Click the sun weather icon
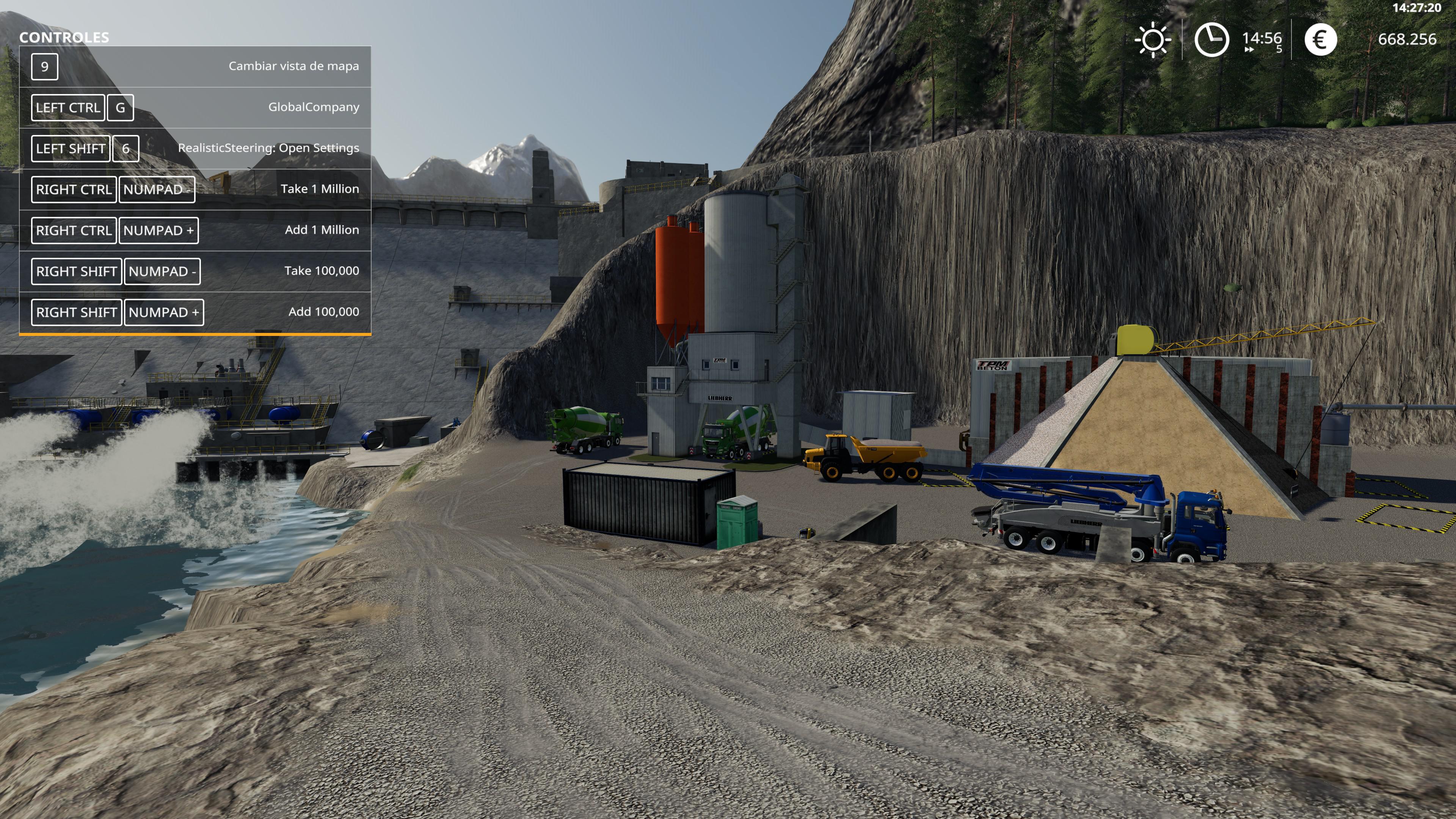The width and height of the screenshot is (1456, 819). click(x=1152, y=40)
